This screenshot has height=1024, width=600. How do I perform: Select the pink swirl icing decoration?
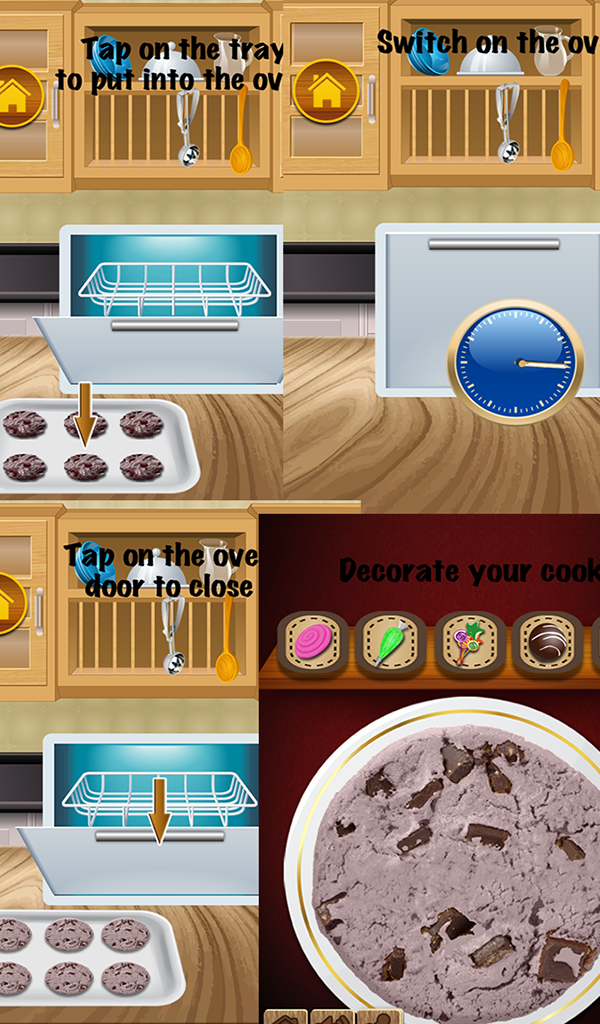[x=313, y=643]
